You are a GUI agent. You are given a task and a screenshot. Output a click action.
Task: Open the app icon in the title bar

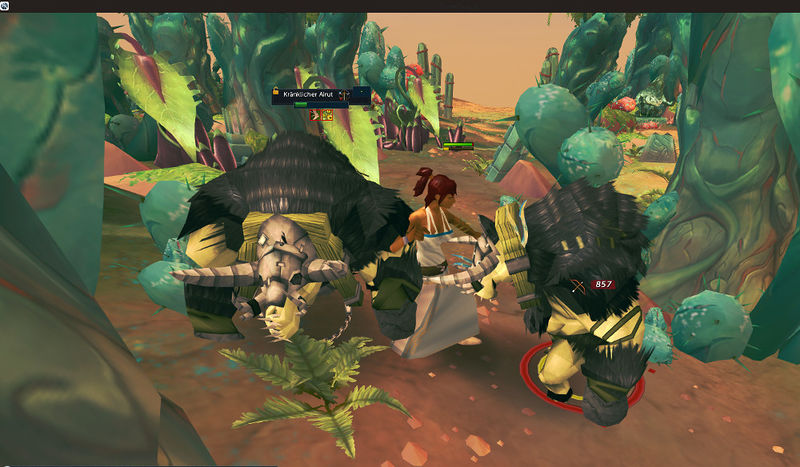[x=5, y=5]
